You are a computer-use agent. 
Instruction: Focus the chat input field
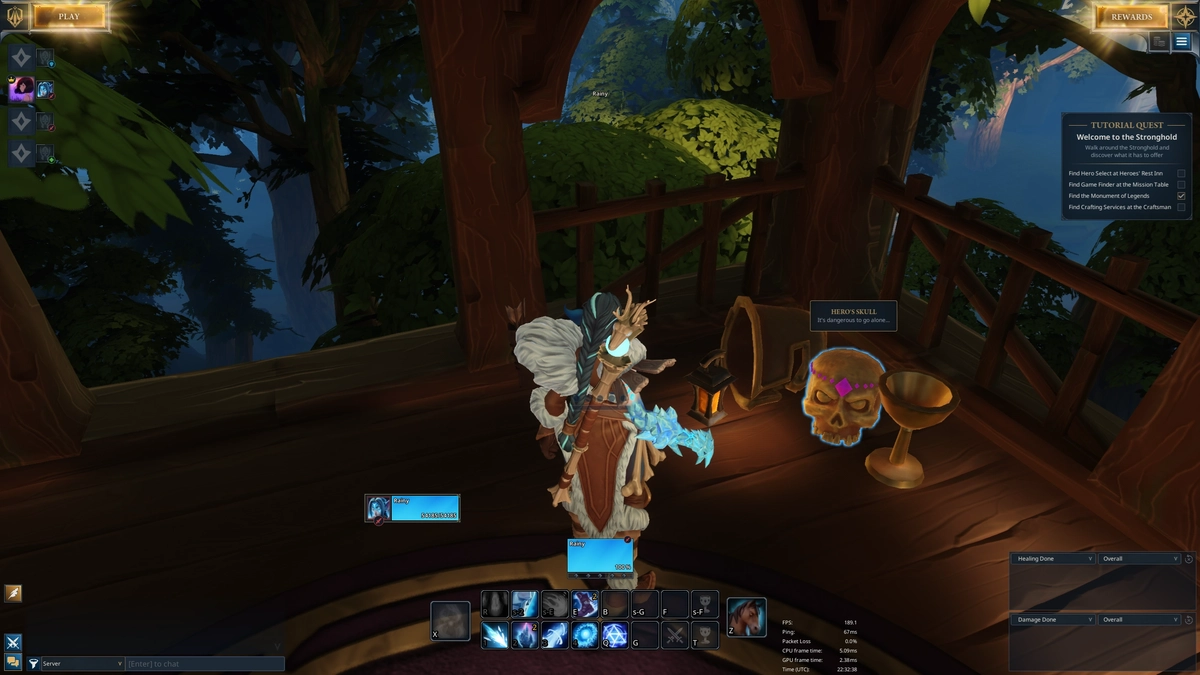[x=205, y=663]
